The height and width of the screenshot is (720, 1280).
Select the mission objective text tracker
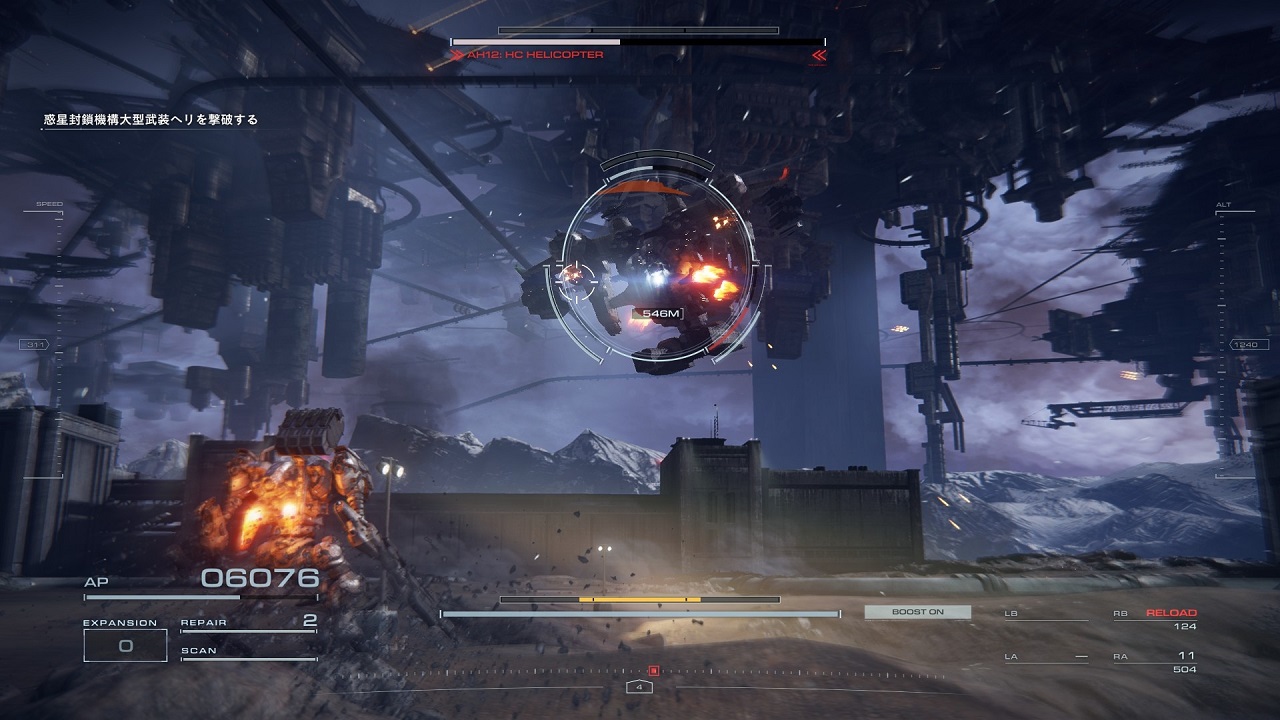click(151, 120)
